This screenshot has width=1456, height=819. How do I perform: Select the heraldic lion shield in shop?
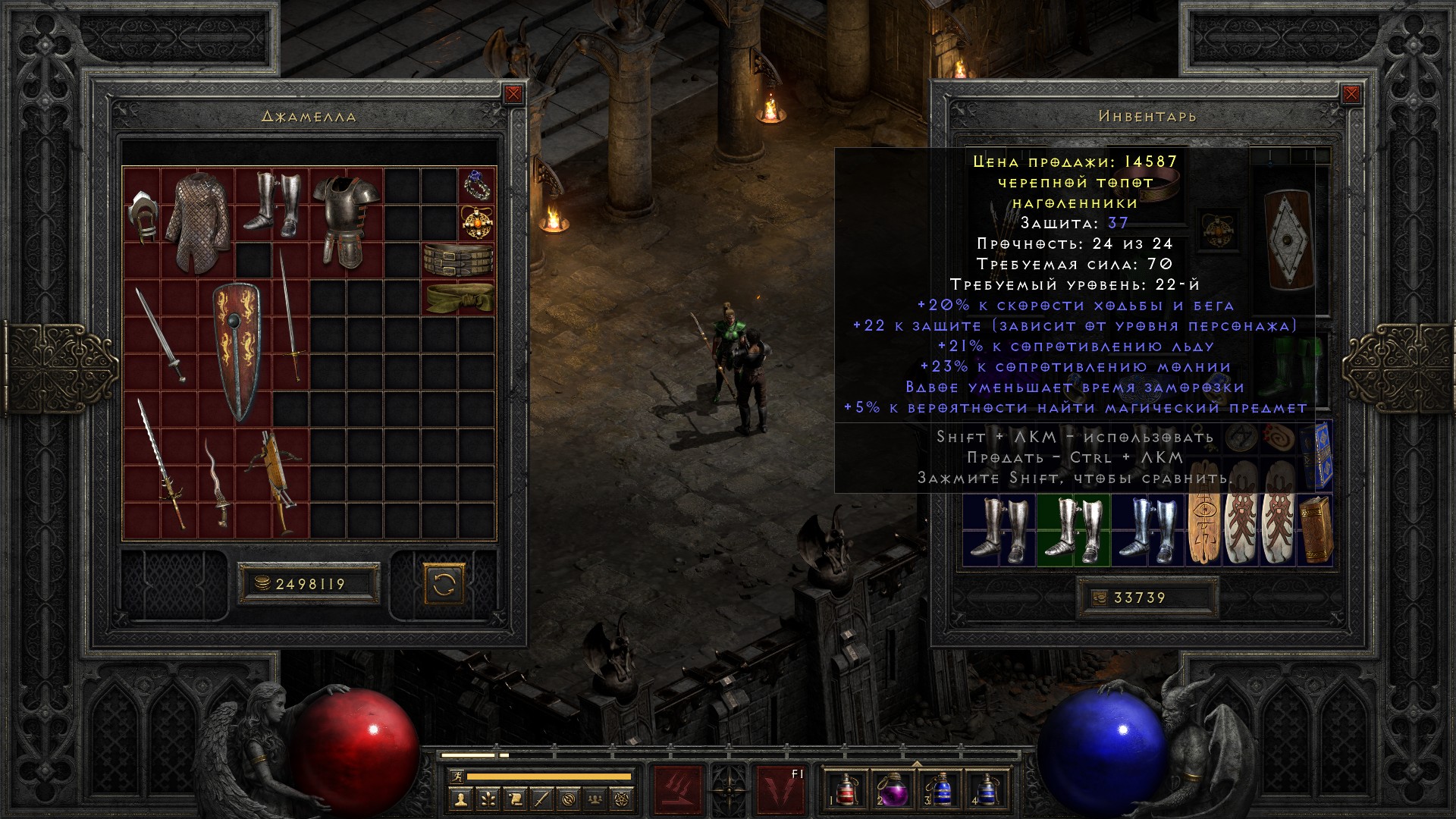coord(237,353)
